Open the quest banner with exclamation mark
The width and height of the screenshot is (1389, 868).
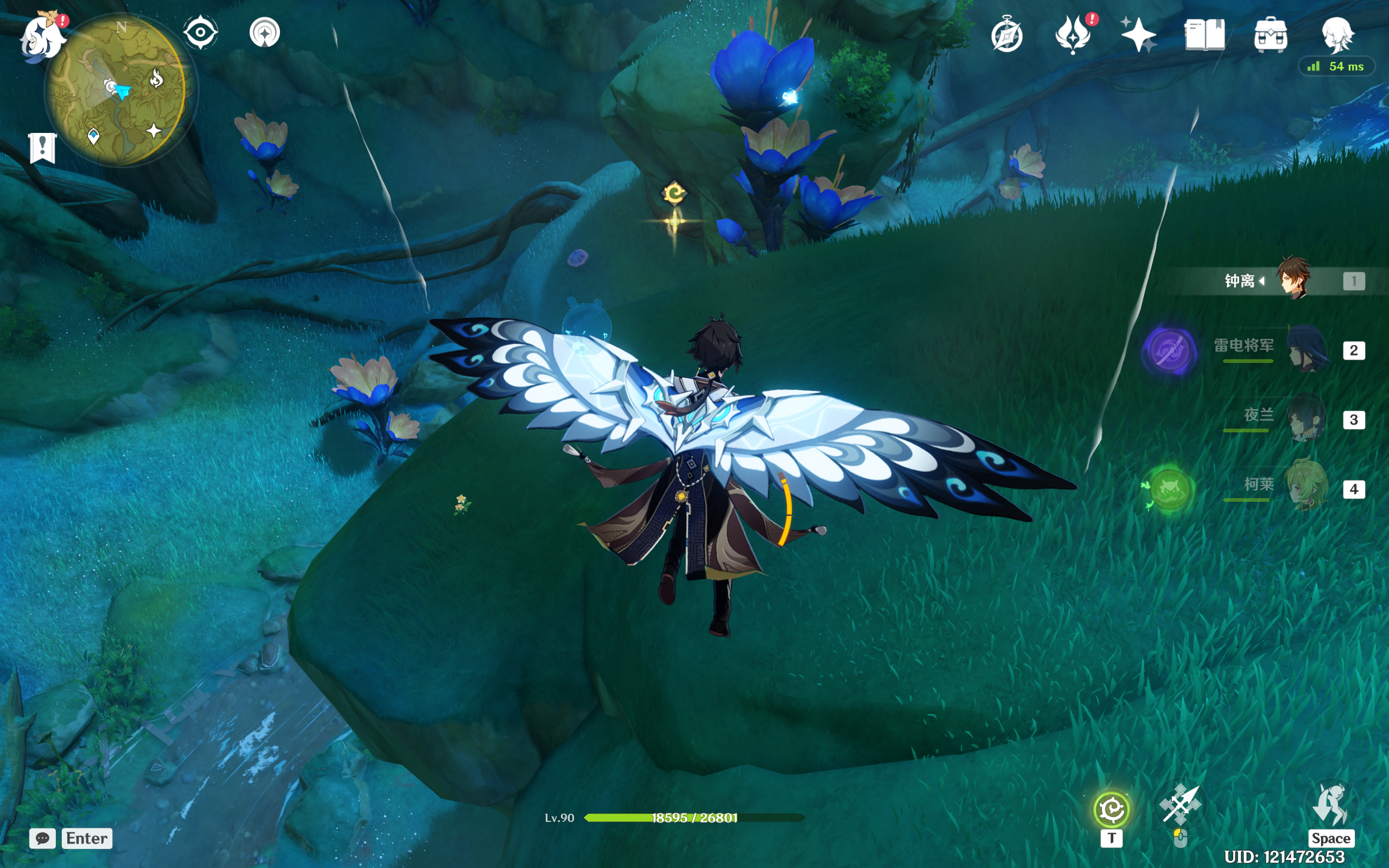click(x=42, y=148)
